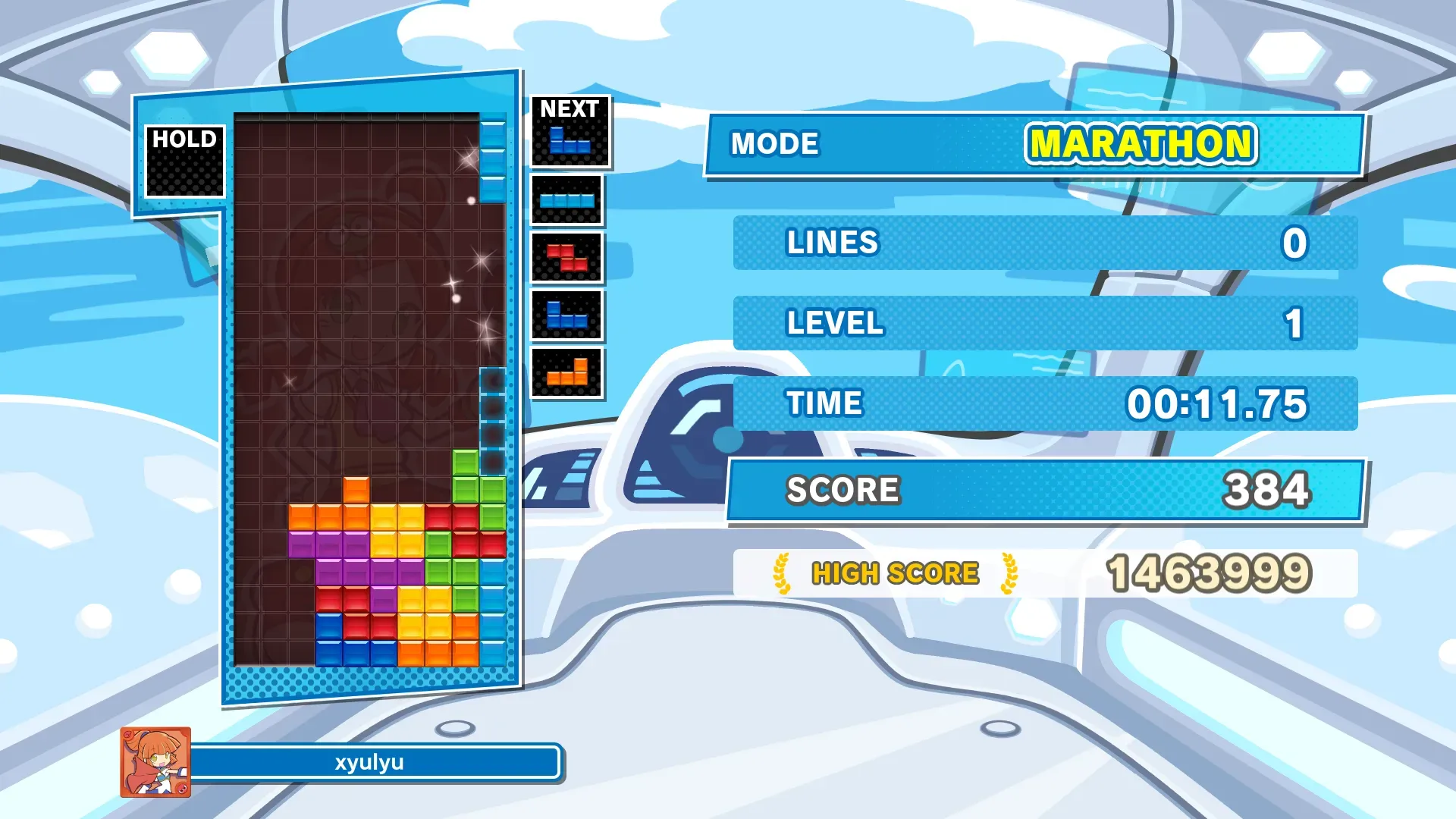Click the xyulyu player name banner
Viewport: 1456px width, 819px height.
pyautogui.click(x=371, y=763)
